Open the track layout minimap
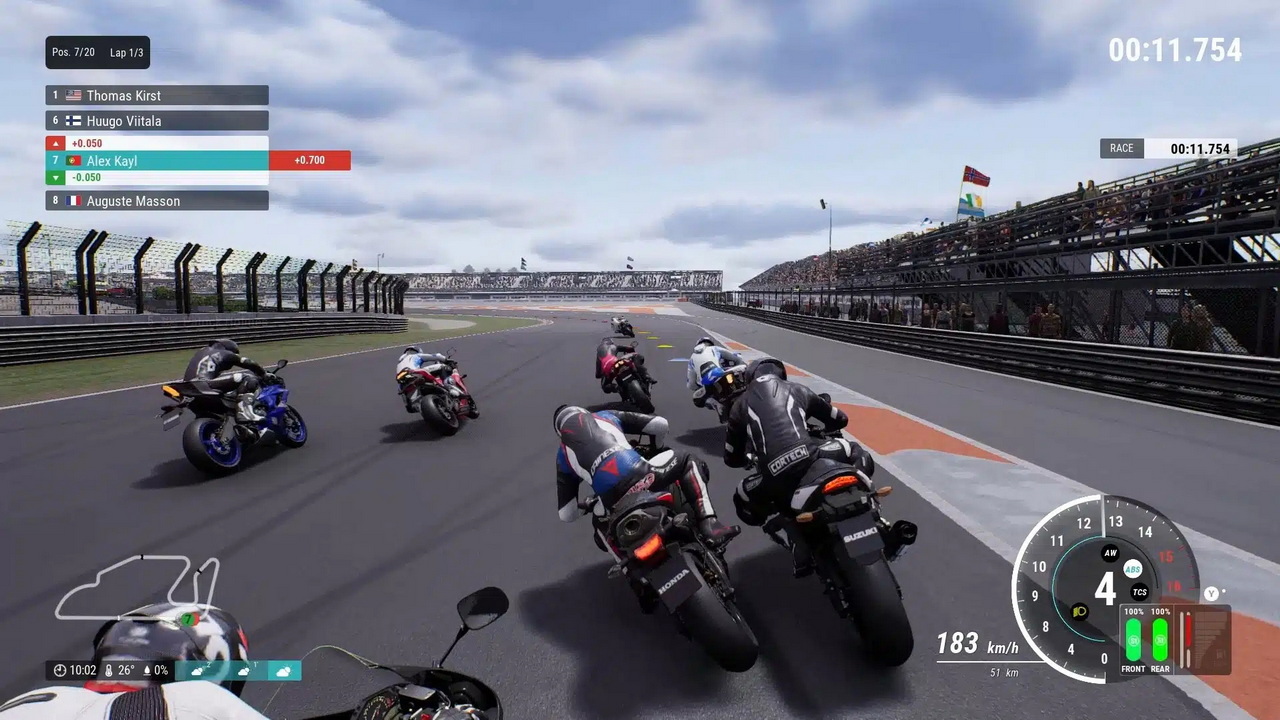Screen dimensions: 1280x720 pyautogui.click(x=137, y=588)
